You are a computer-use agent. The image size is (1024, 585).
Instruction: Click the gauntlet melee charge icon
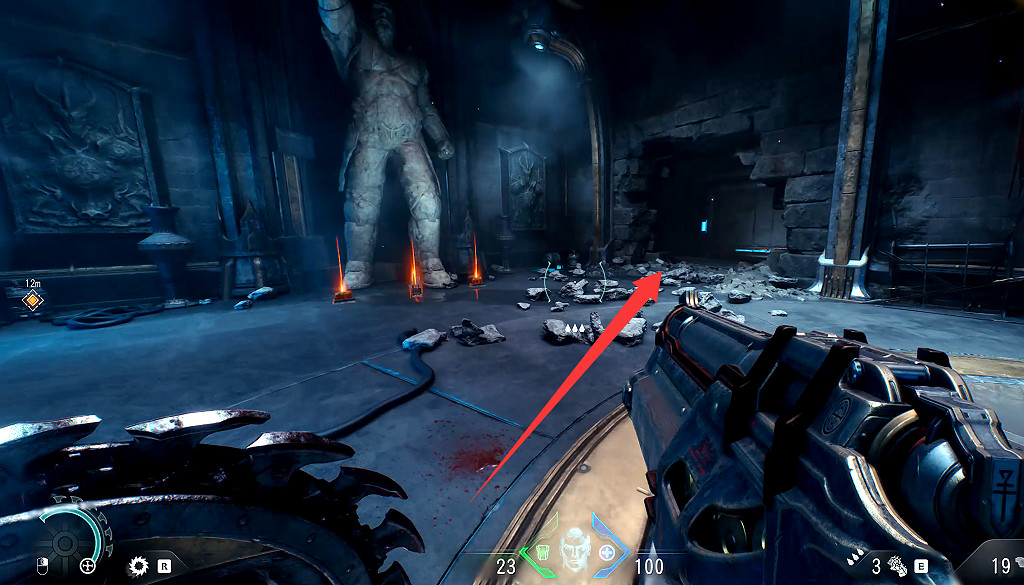895,565
